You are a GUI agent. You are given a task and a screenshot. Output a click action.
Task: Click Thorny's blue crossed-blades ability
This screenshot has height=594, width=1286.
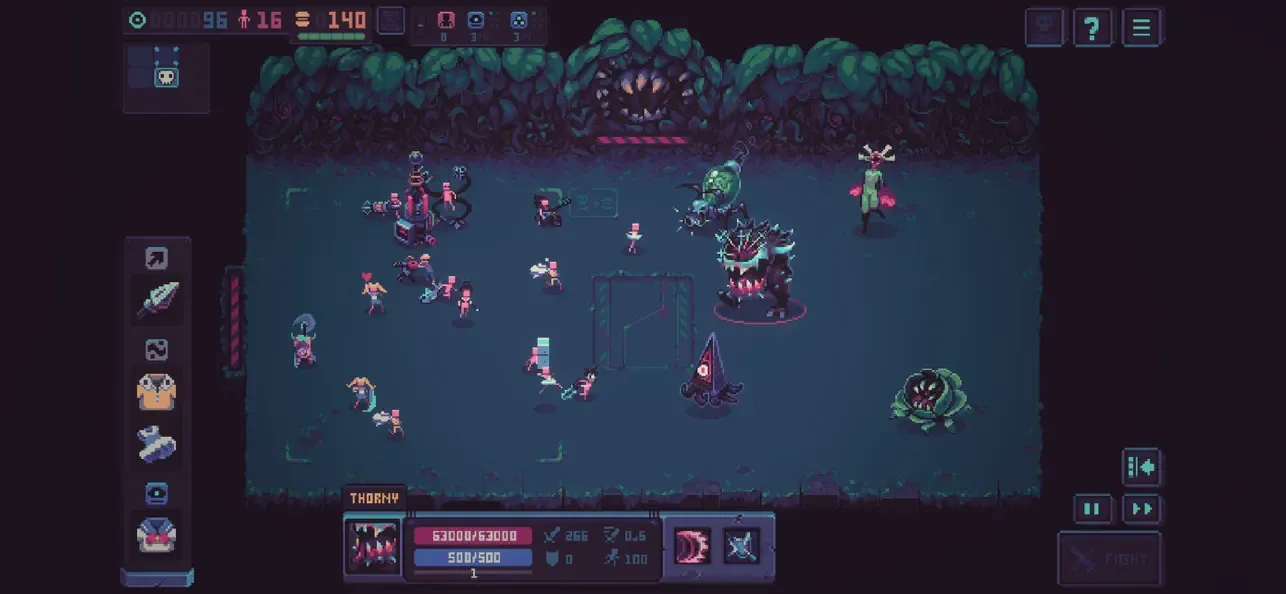point(742,546)
